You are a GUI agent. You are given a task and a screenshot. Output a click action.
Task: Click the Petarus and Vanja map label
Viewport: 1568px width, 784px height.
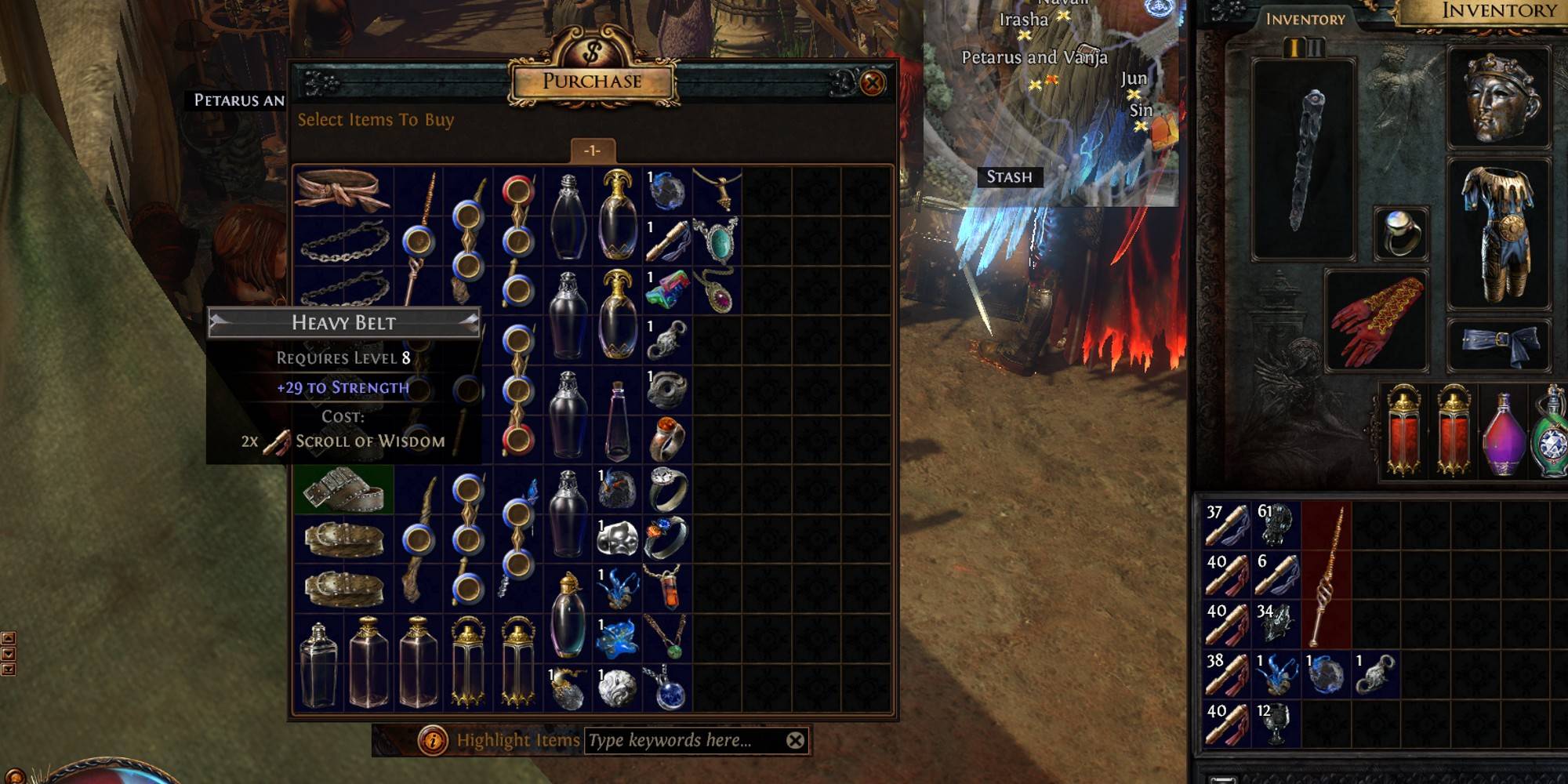[x=1035, y=57]
